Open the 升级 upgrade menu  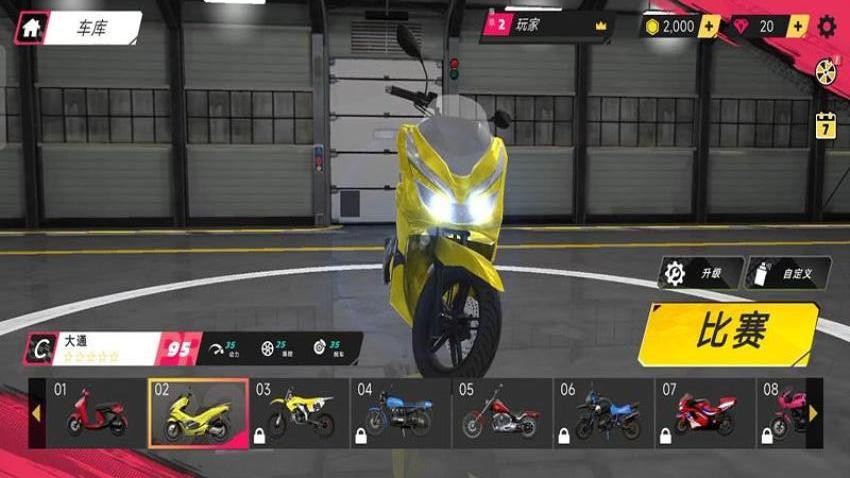700,273
